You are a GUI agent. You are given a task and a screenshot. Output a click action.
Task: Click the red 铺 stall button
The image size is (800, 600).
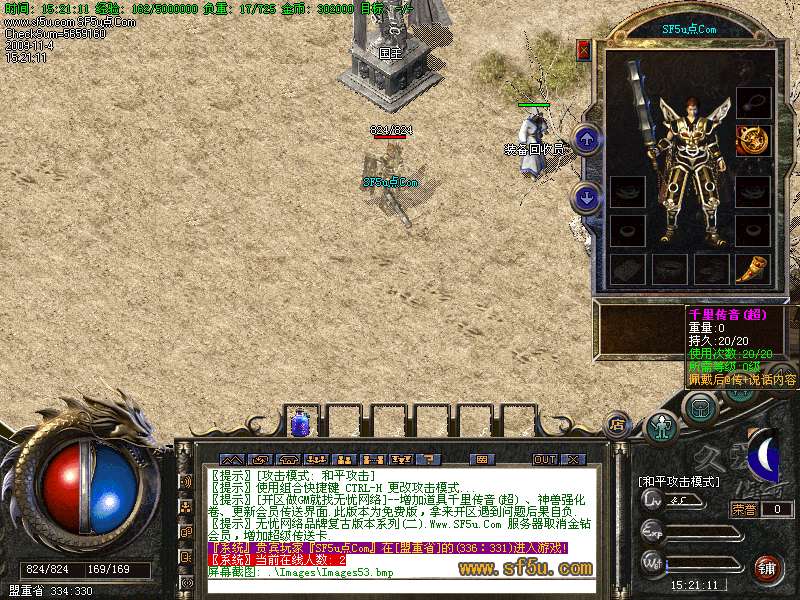point(768,569)
